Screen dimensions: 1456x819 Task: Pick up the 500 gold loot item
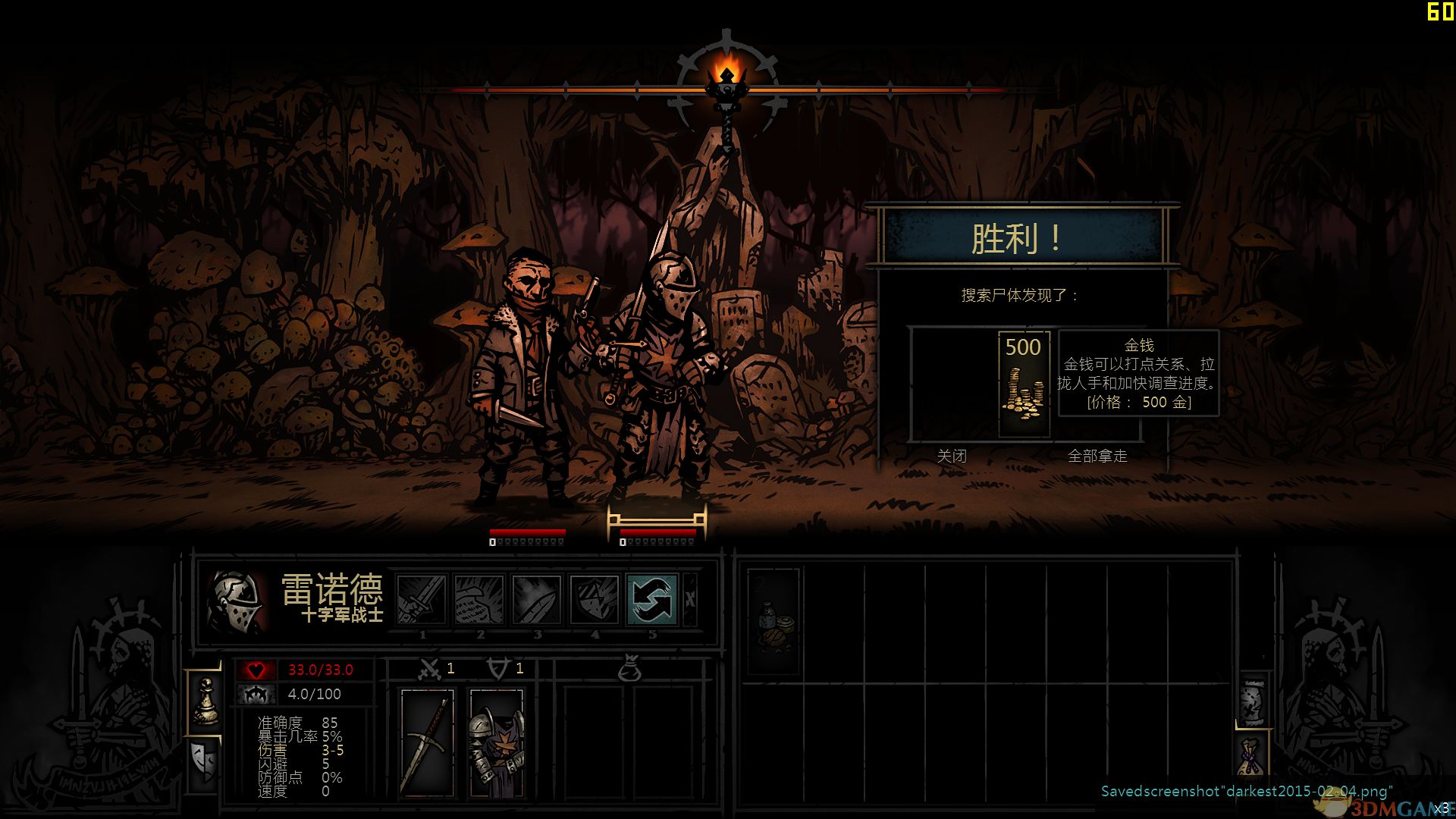1024,384
